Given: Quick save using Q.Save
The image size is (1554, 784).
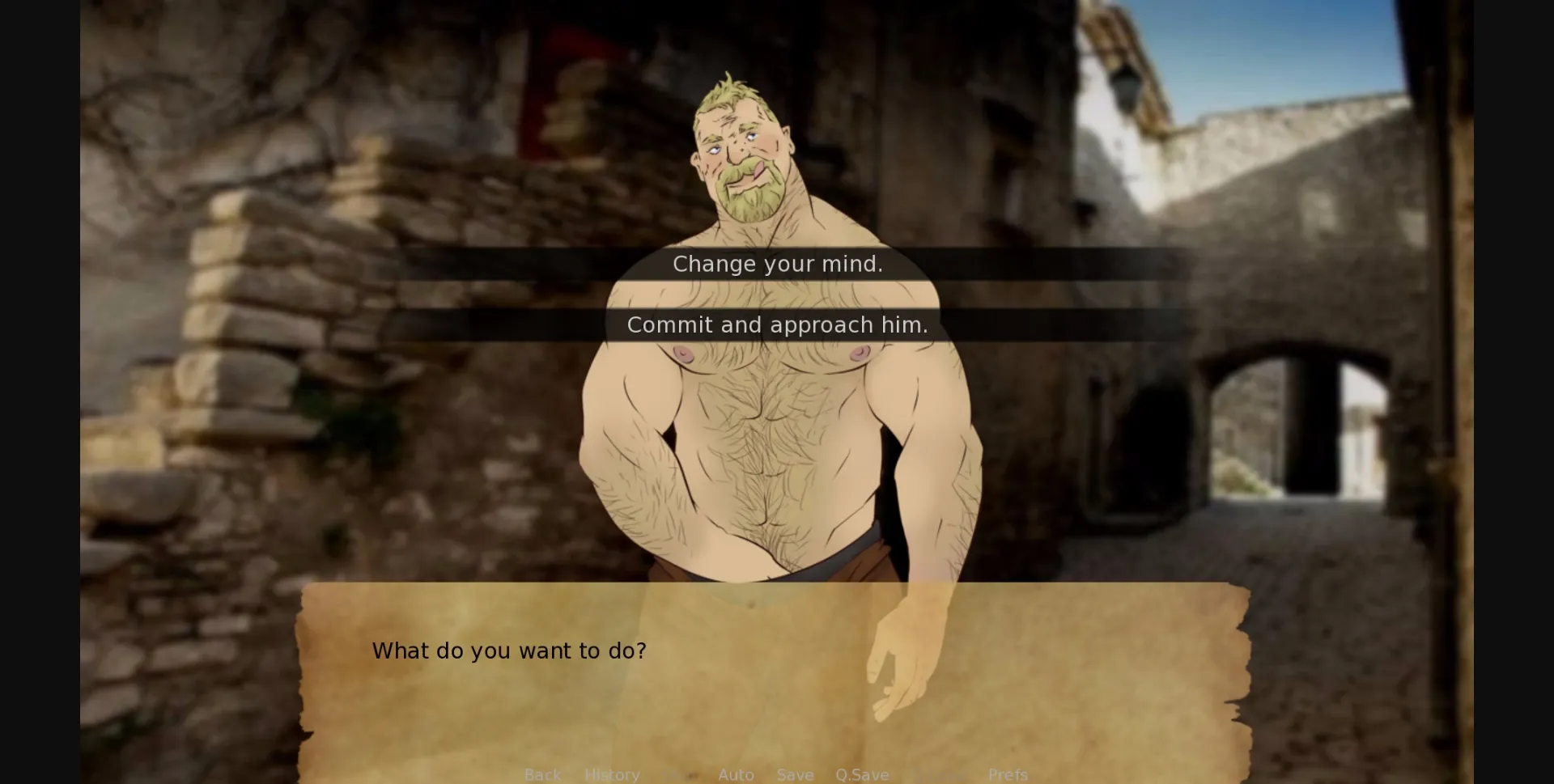Looking at the screenshot, I should point(862,774).
